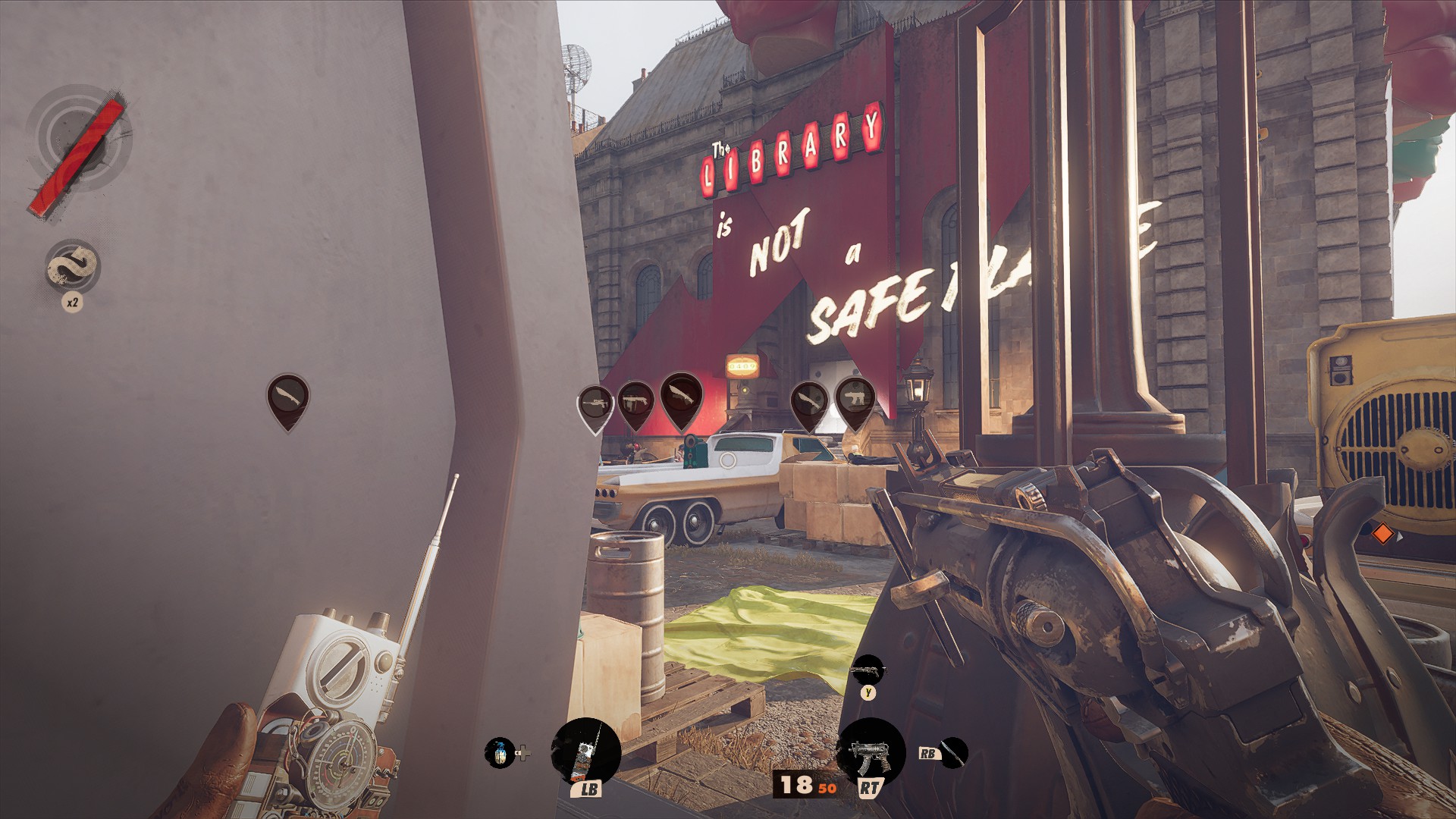Click the grenade icon
The image size is (1456, 819).
pyautogui.click(x=499, y=753)
